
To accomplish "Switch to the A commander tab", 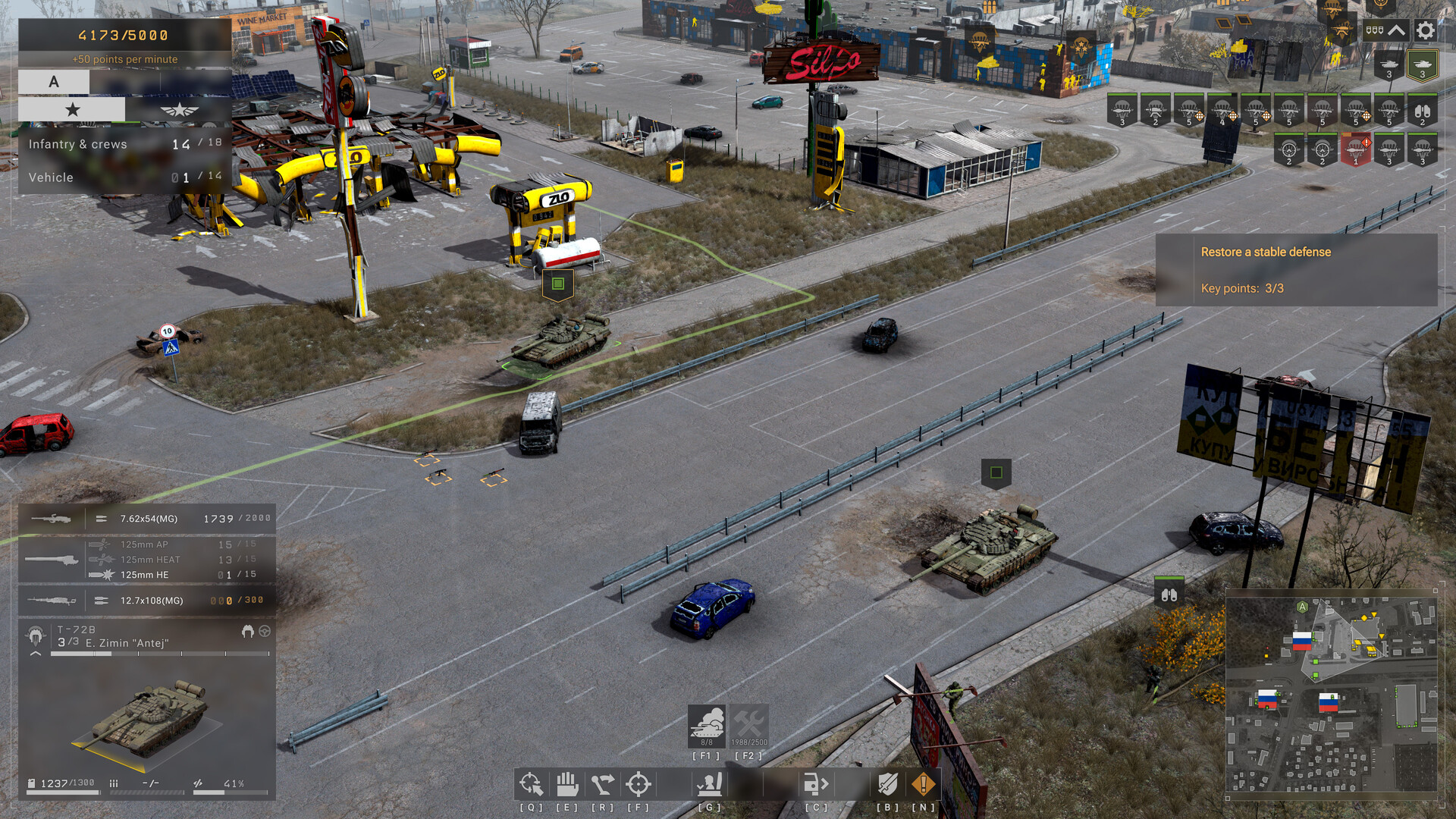I will click(x=53, y=81).
